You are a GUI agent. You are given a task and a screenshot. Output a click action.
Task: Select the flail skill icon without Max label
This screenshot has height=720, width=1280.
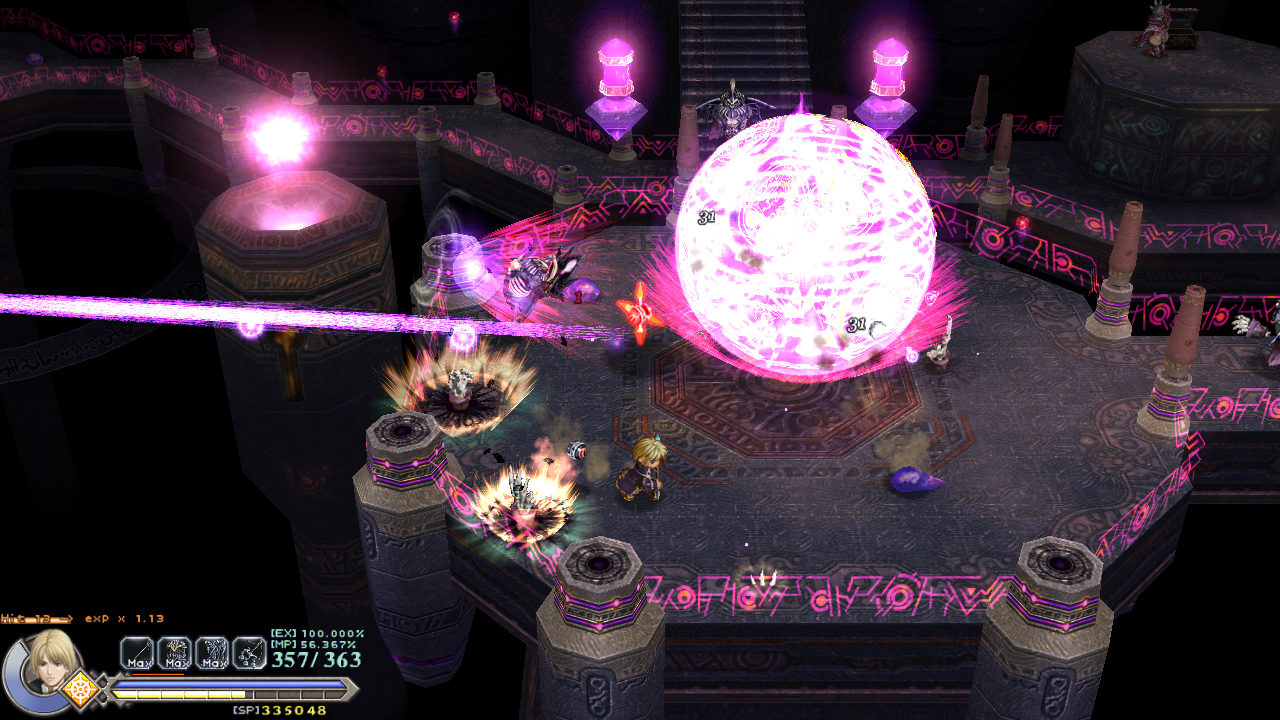[249, 653]
